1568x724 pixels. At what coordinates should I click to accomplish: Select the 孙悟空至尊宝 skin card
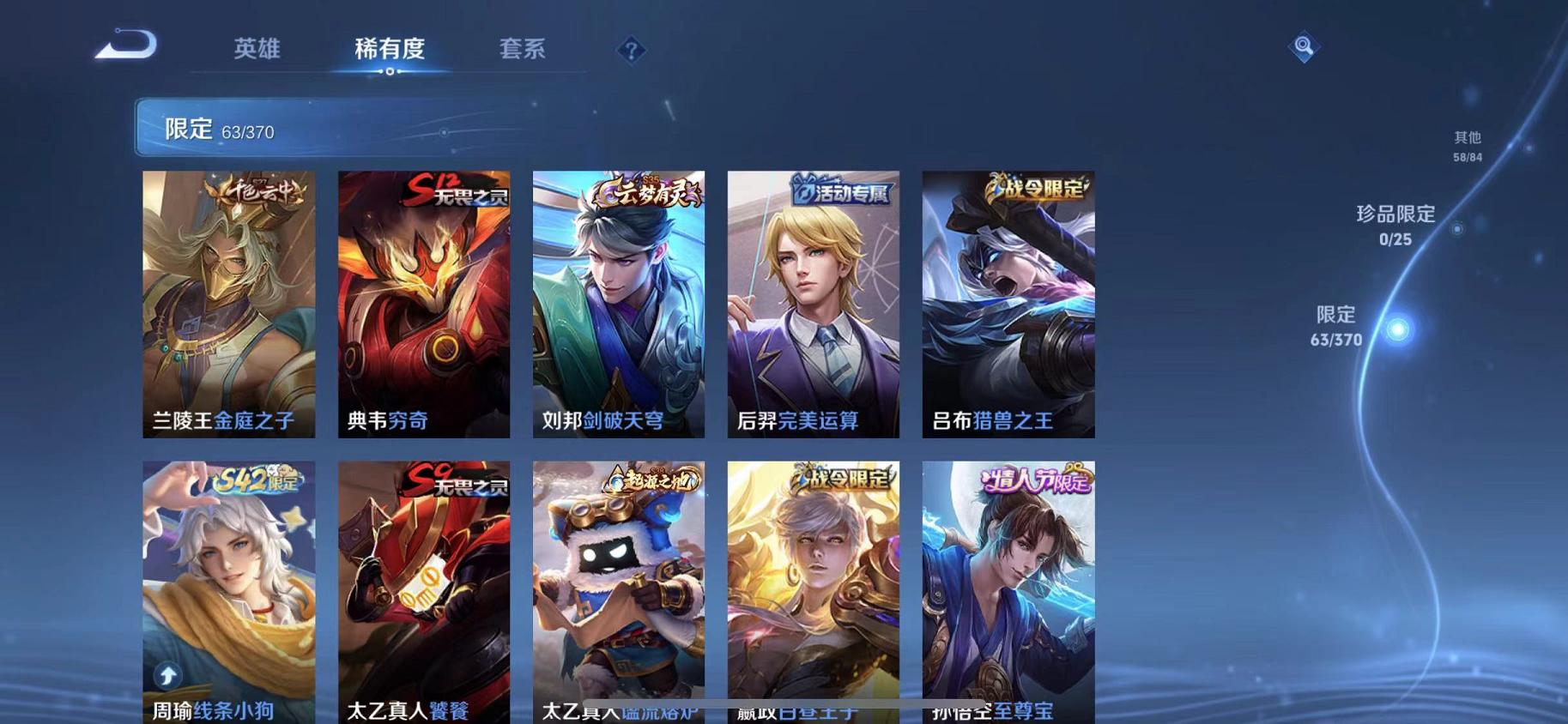click(x=1009, y=592)
